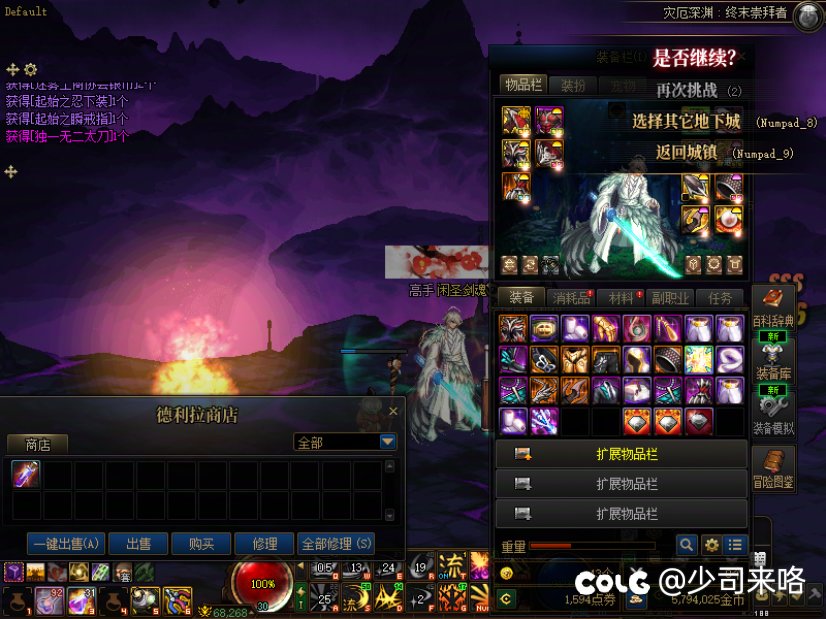Click the 一键出售(A) button

[67, 544]
